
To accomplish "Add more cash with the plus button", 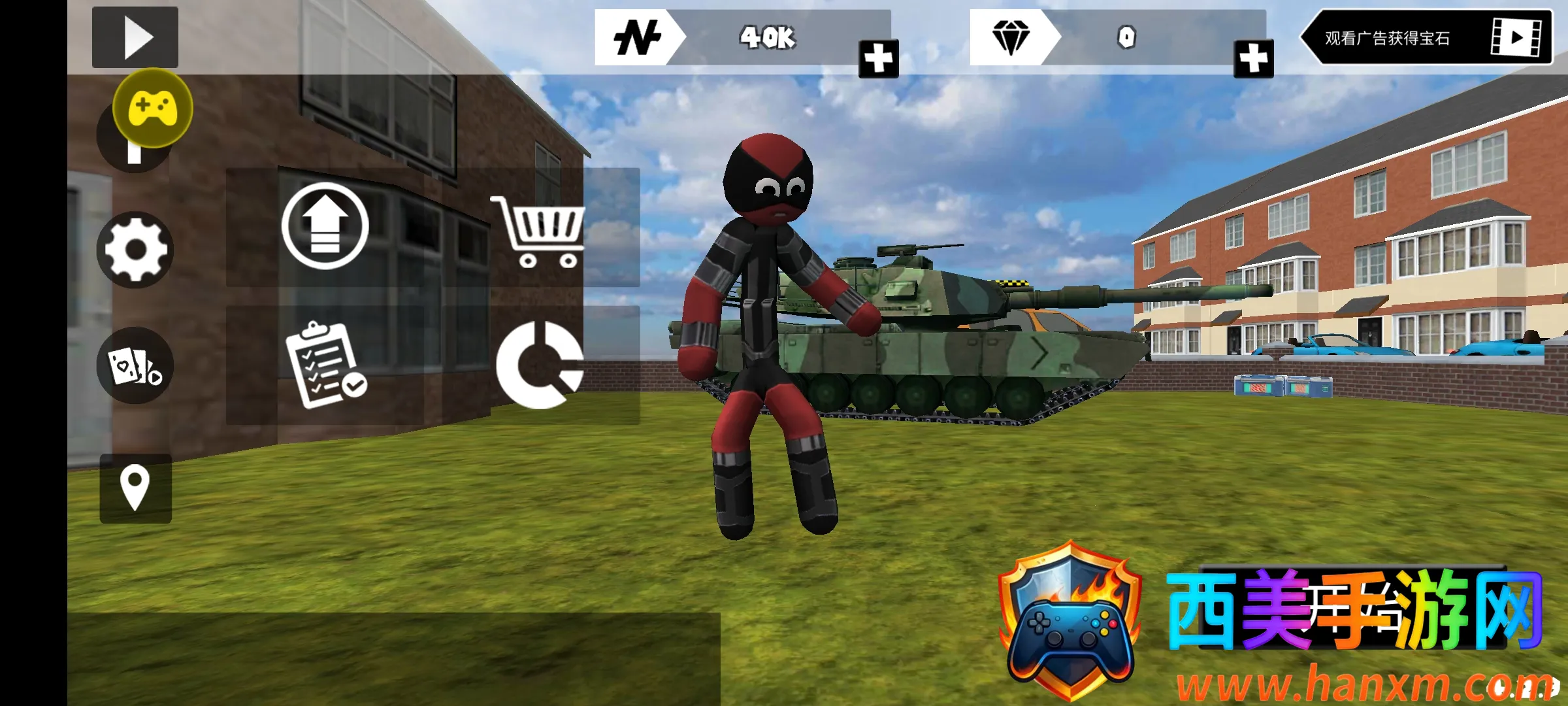I will tap(878, 59).
